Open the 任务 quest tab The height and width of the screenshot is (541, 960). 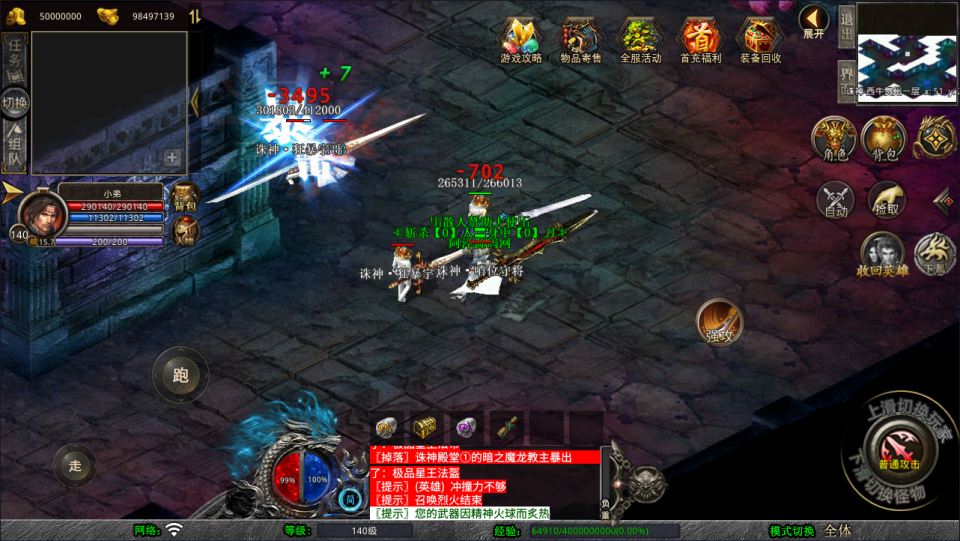pos(15,58)
